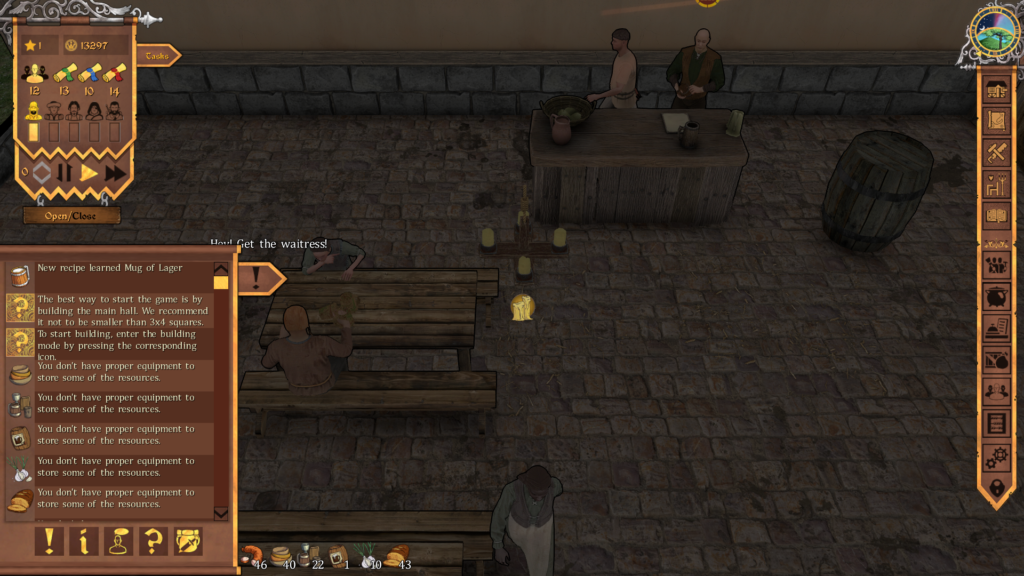Show customer speech messages filter

119,541
